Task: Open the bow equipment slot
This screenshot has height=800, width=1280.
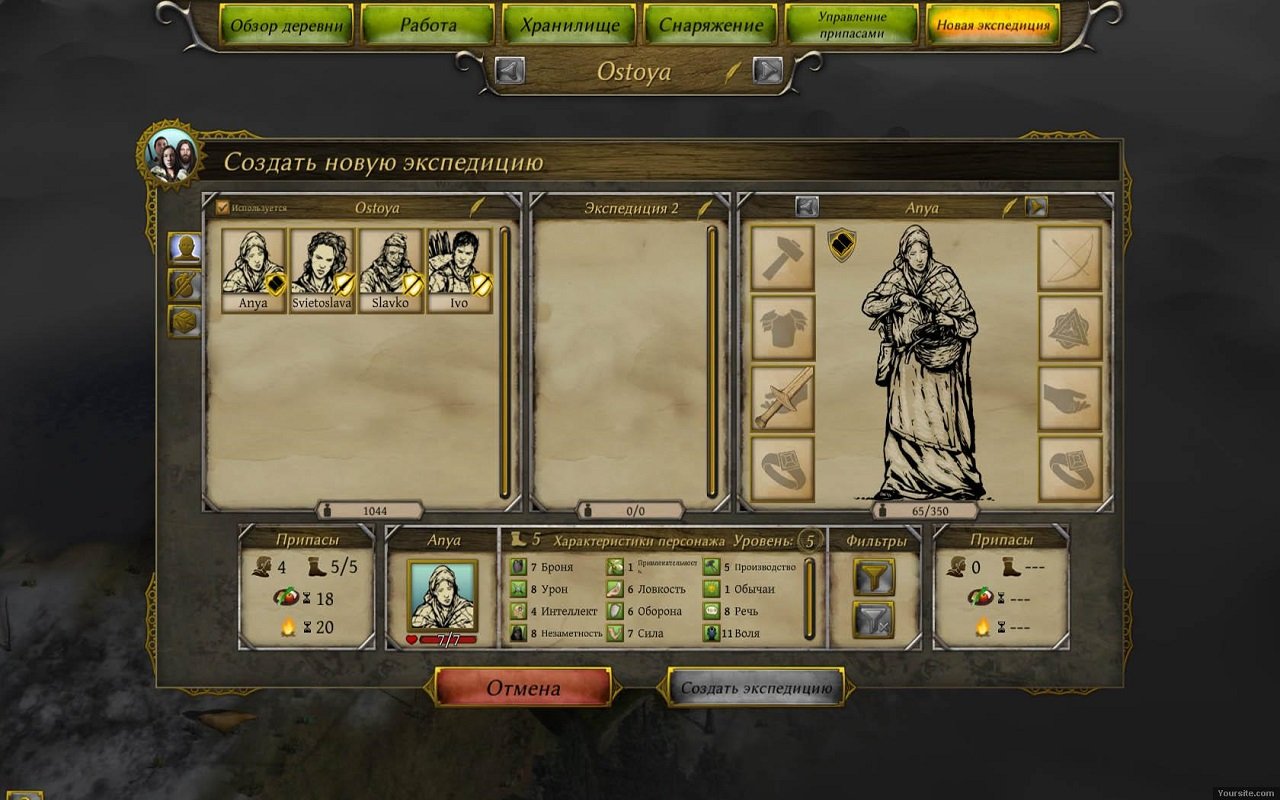Action: click(x=1070, y=258)
